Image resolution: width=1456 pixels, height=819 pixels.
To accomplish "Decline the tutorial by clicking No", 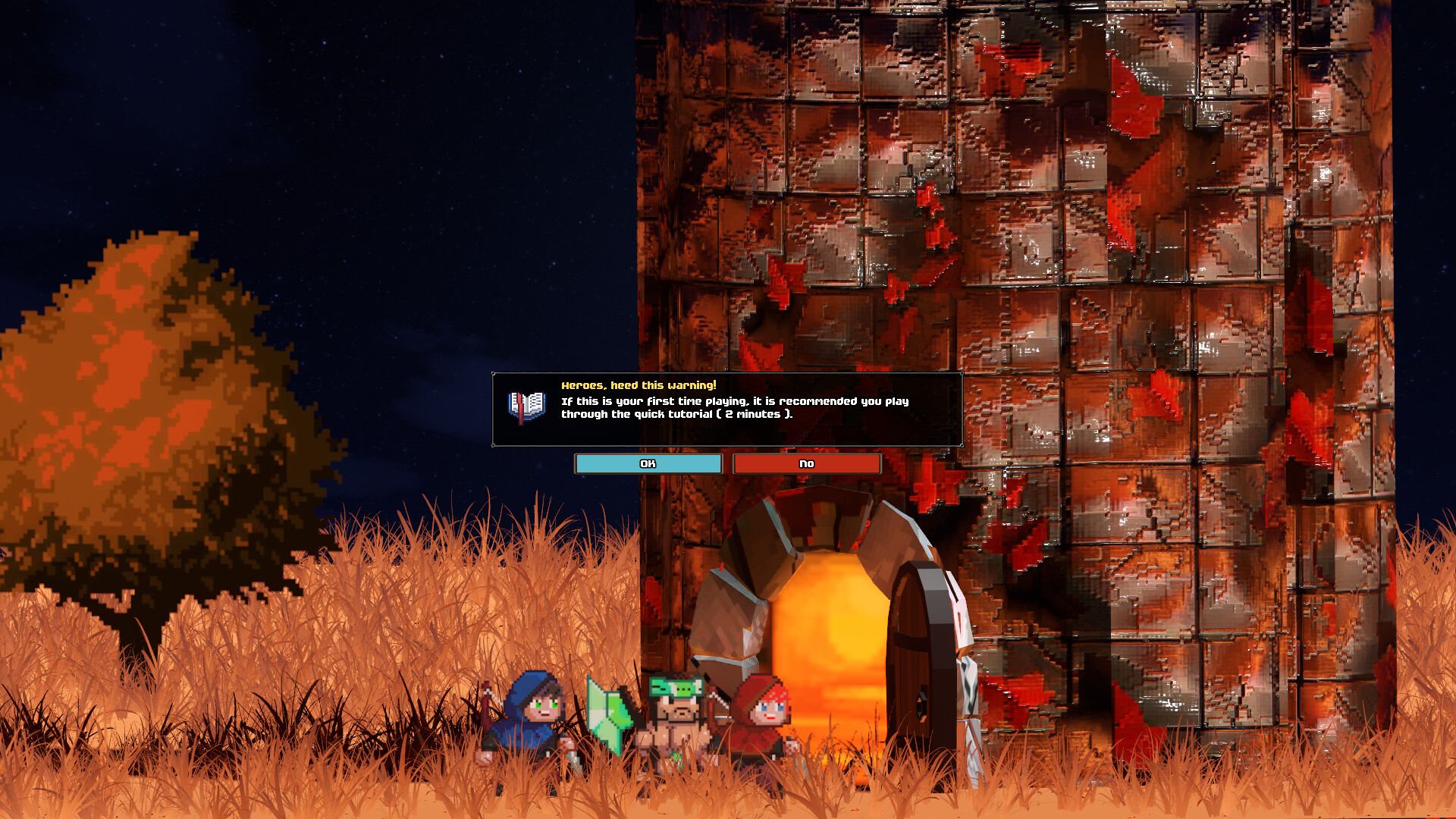I will point(805,463).
